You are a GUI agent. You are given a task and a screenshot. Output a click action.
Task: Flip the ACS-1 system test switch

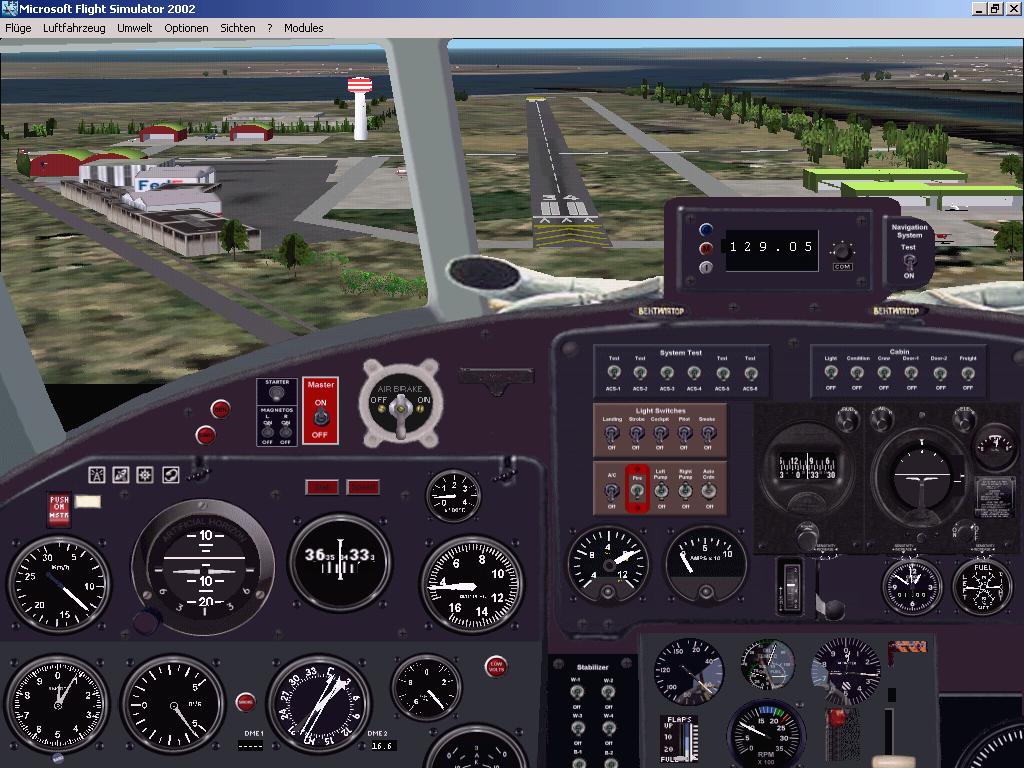coord(613,373)
